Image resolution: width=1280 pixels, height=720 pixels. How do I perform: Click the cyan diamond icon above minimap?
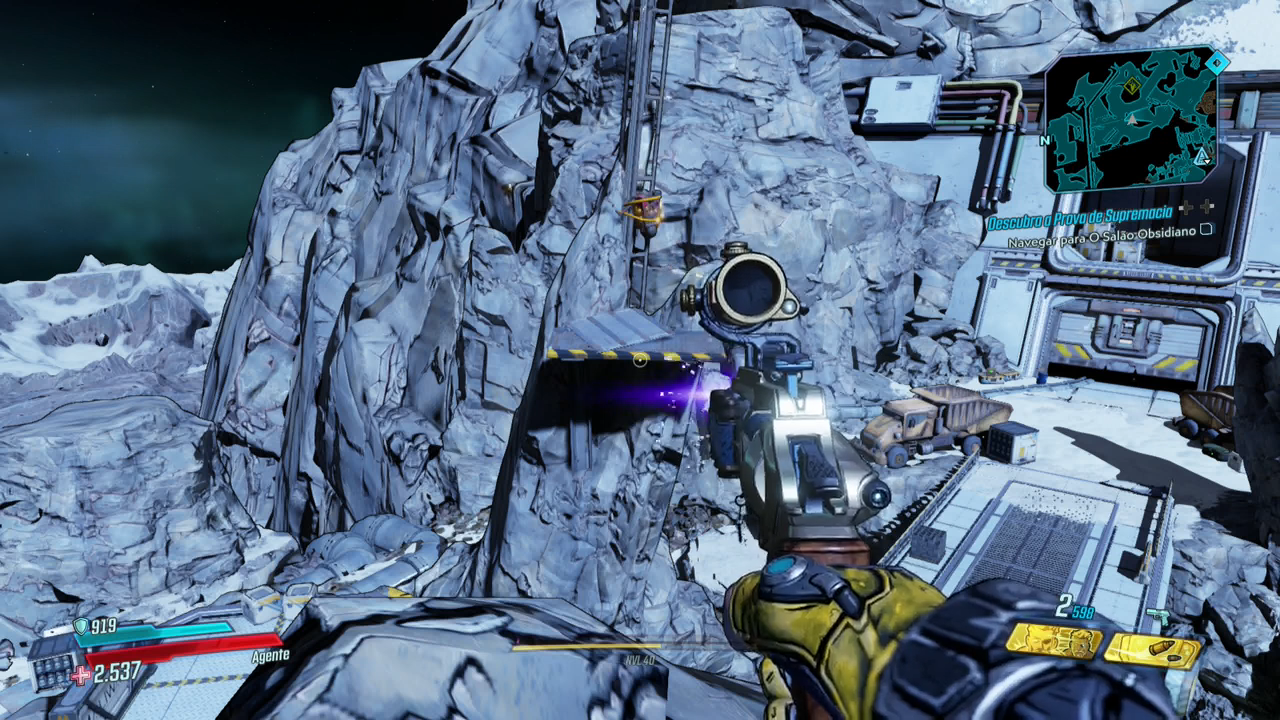(x=1216, y=64)
